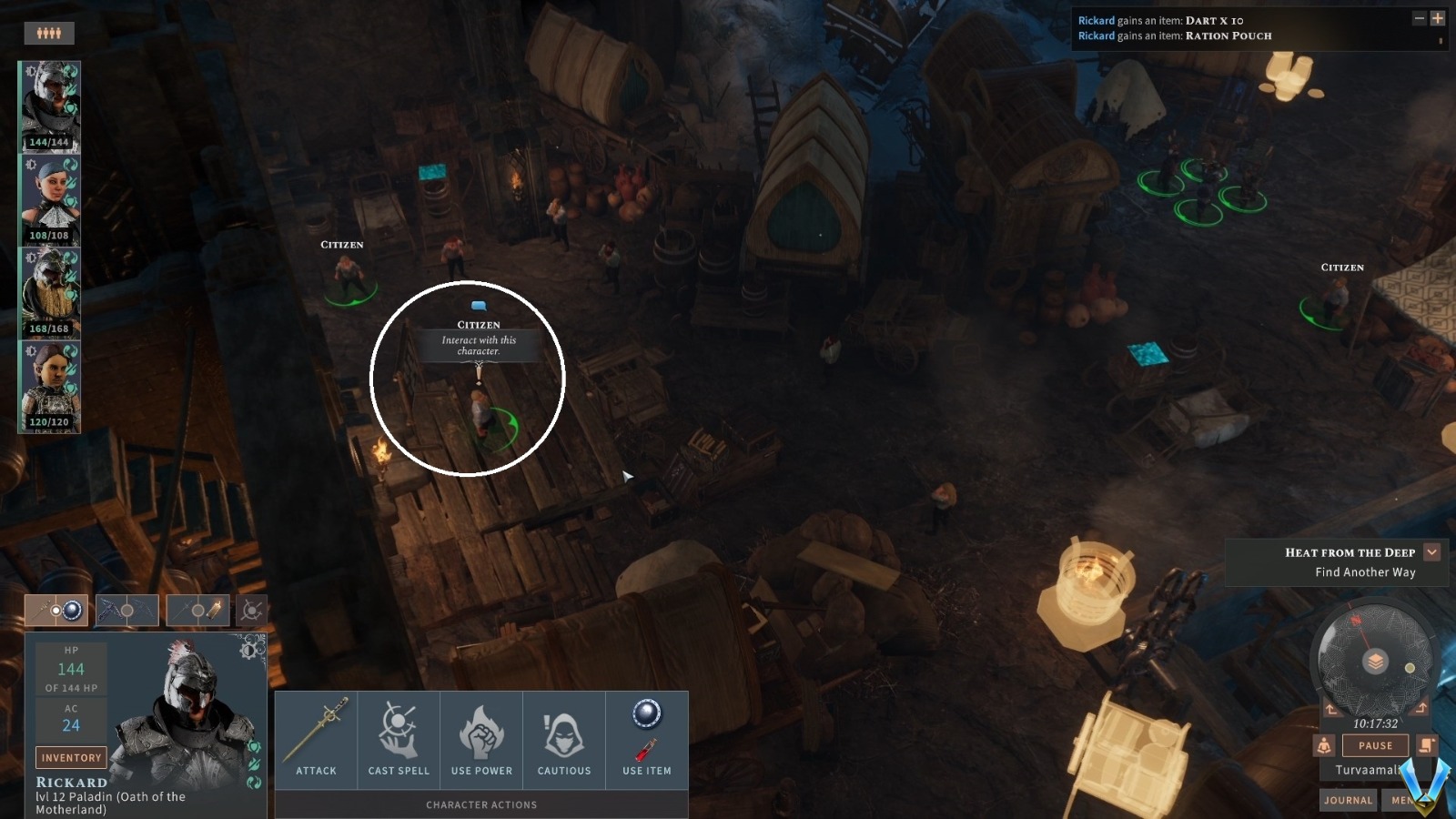1456x819 pixels.
Task: Select the Attack action
Action: 316,739
